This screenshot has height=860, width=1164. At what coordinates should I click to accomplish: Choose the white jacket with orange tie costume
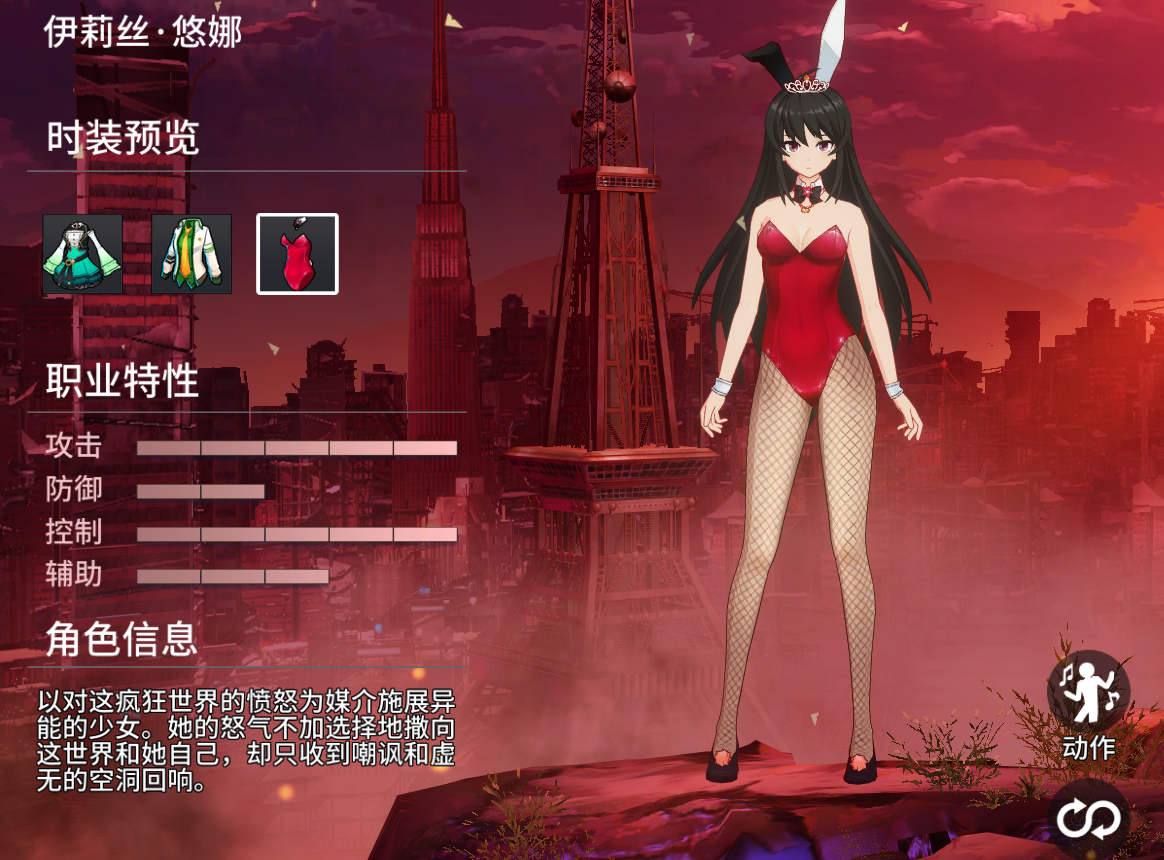coord(192,254)
